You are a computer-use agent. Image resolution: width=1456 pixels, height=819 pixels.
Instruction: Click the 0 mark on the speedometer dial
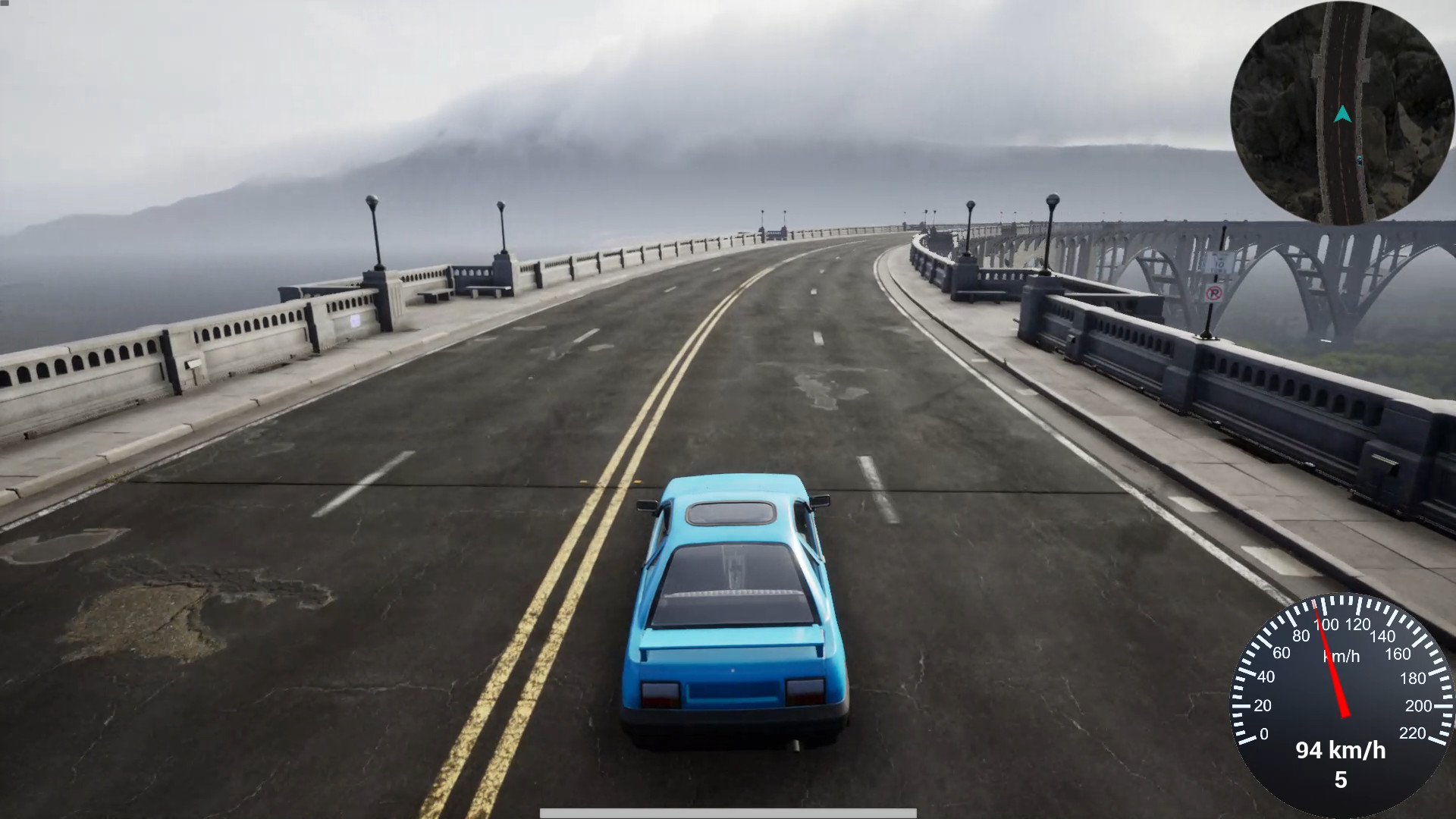point(1264,735)
